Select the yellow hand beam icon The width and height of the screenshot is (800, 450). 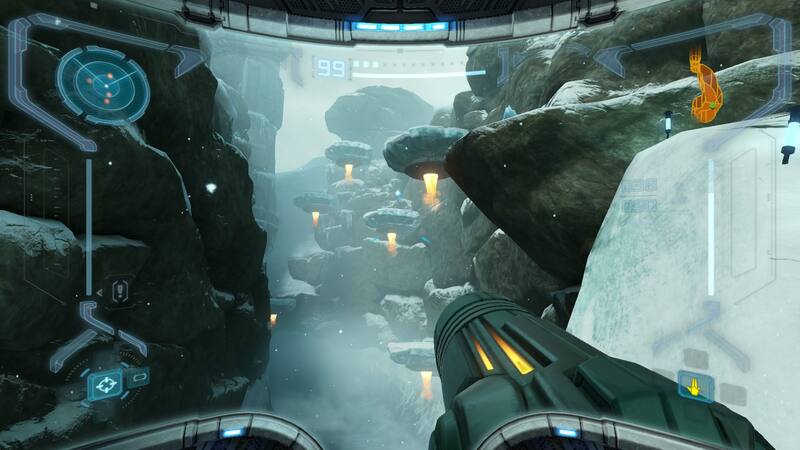(695, 383)
